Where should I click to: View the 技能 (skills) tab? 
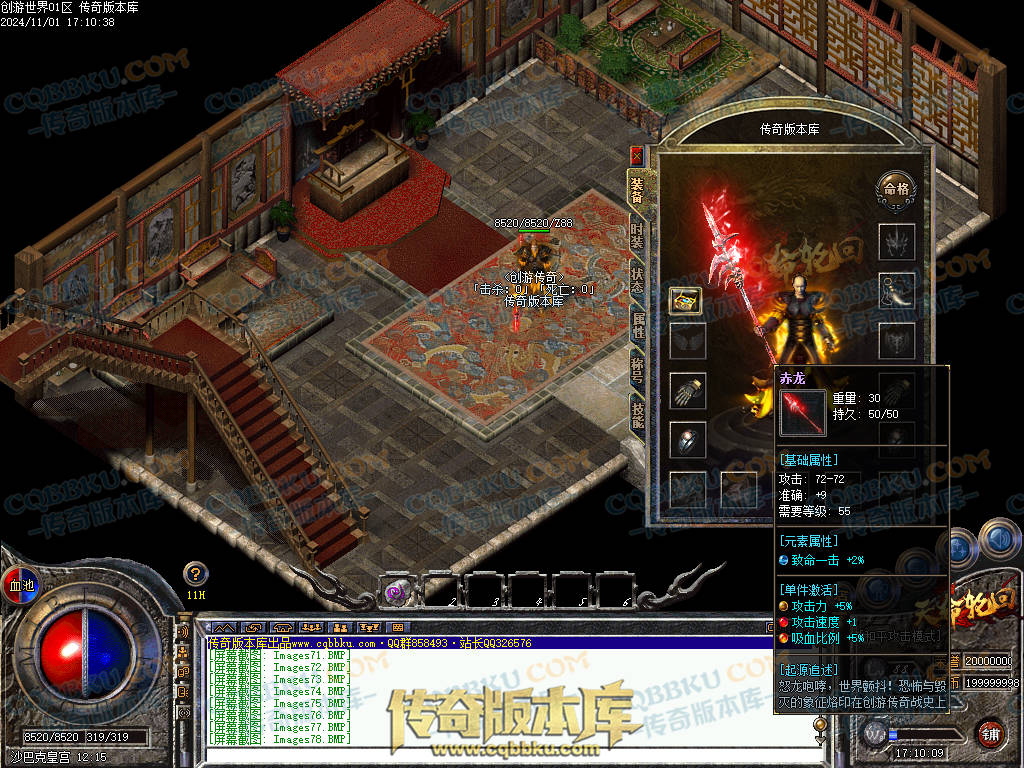[x=637, y=412]
